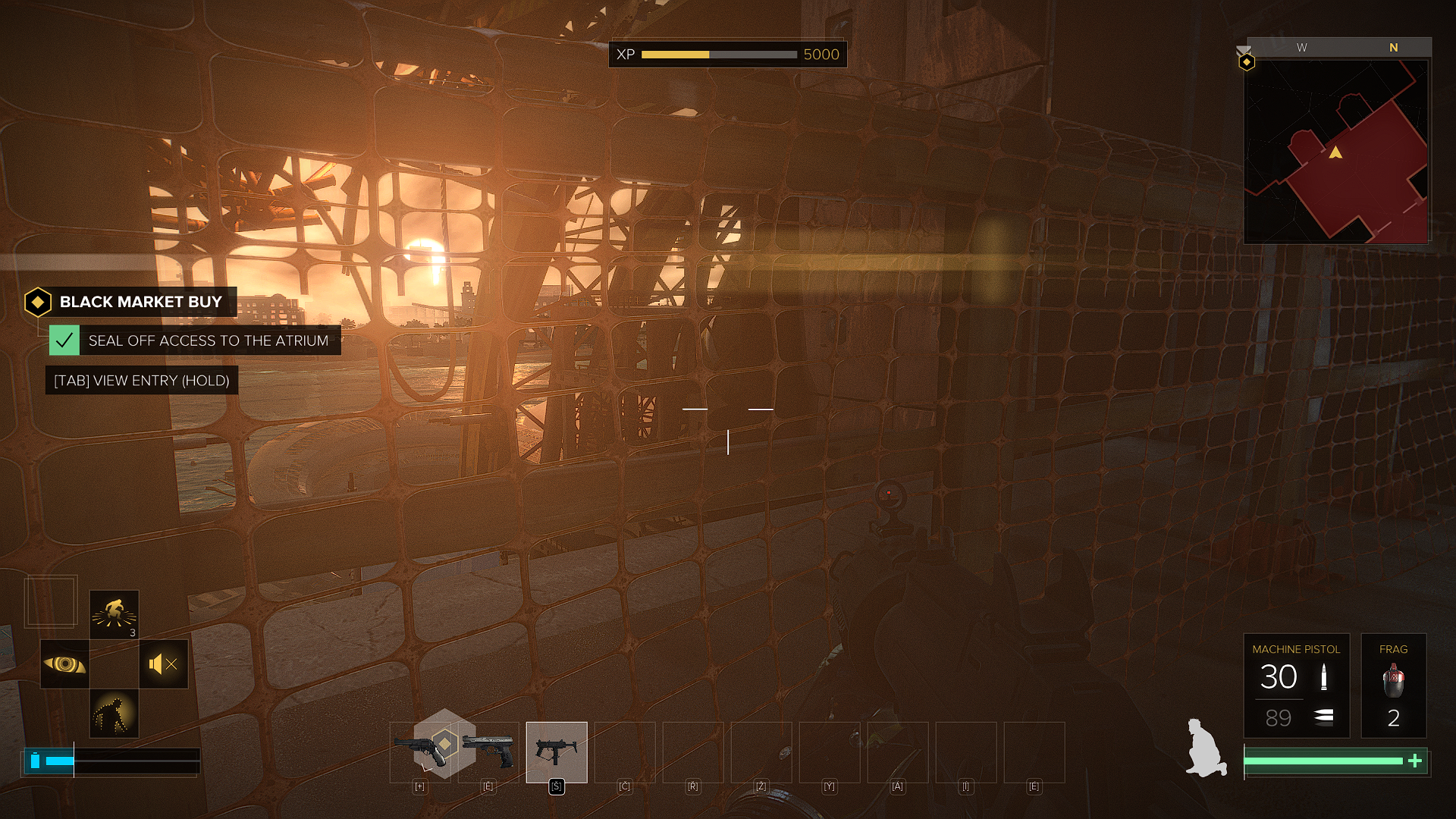Choose the machine pistol hotbar slot

click(x=557, y=752)
